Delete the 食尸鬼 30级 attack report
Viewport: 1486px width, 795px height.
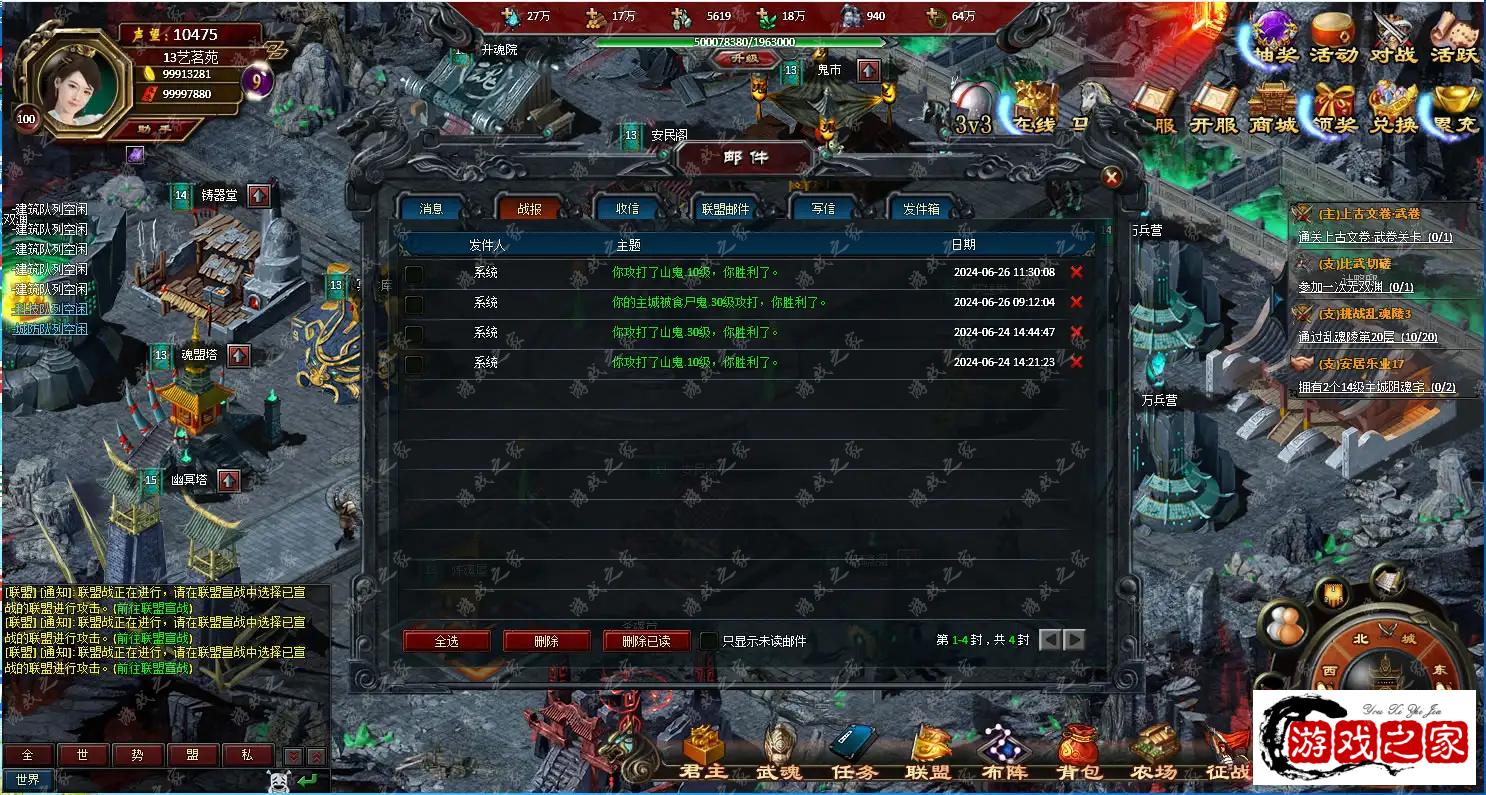point(1076,302)
